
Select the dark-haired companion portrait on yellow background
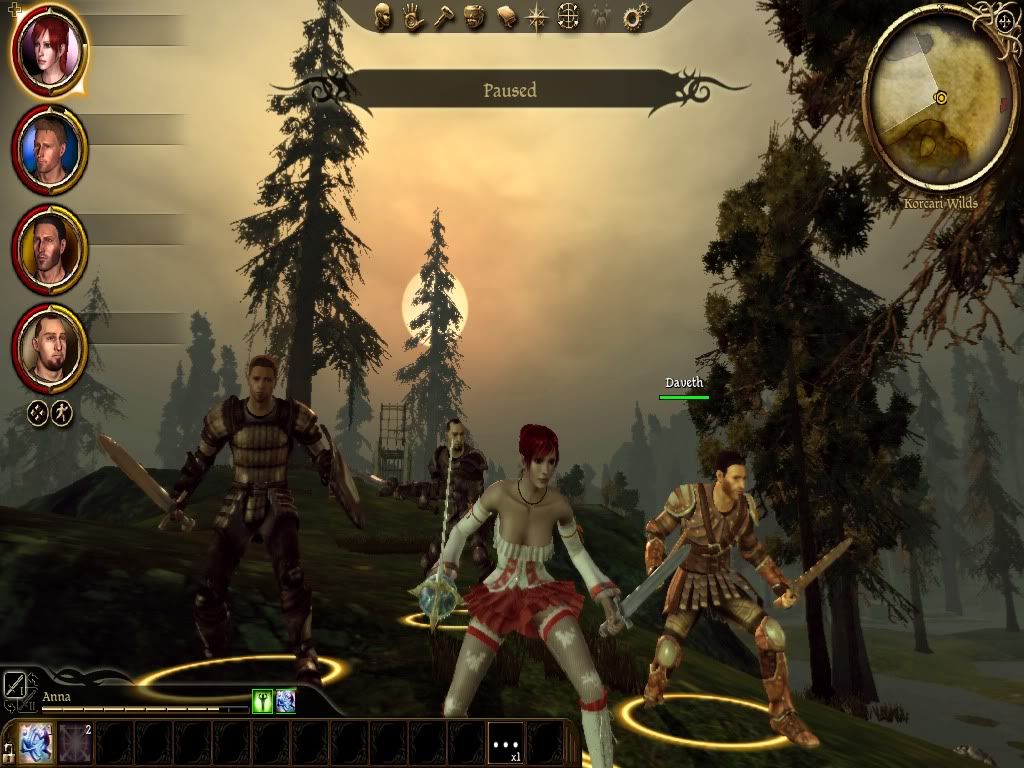click(x=49, y=248)
